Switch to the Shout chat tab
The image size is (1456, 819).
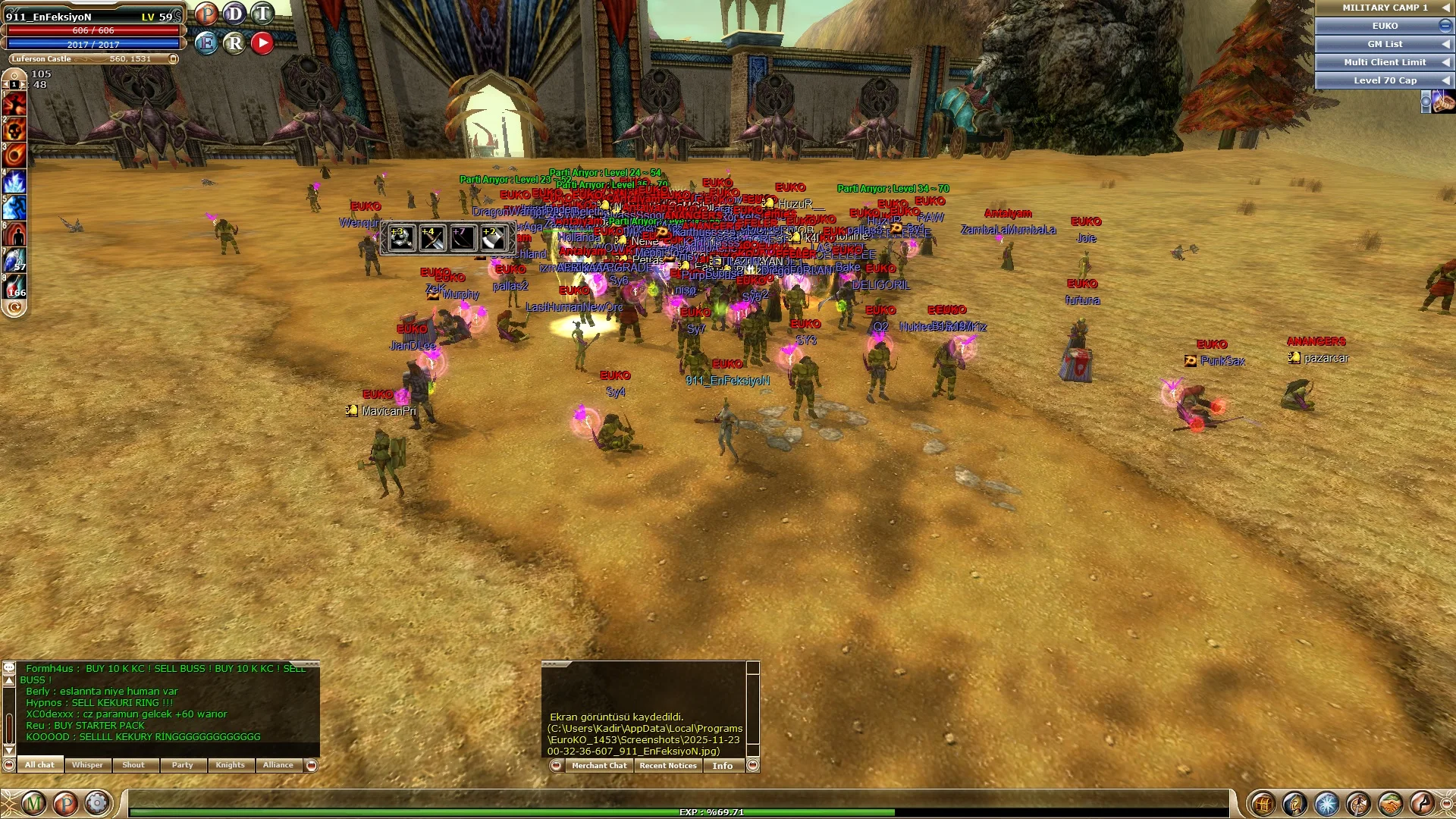point(133,765)
